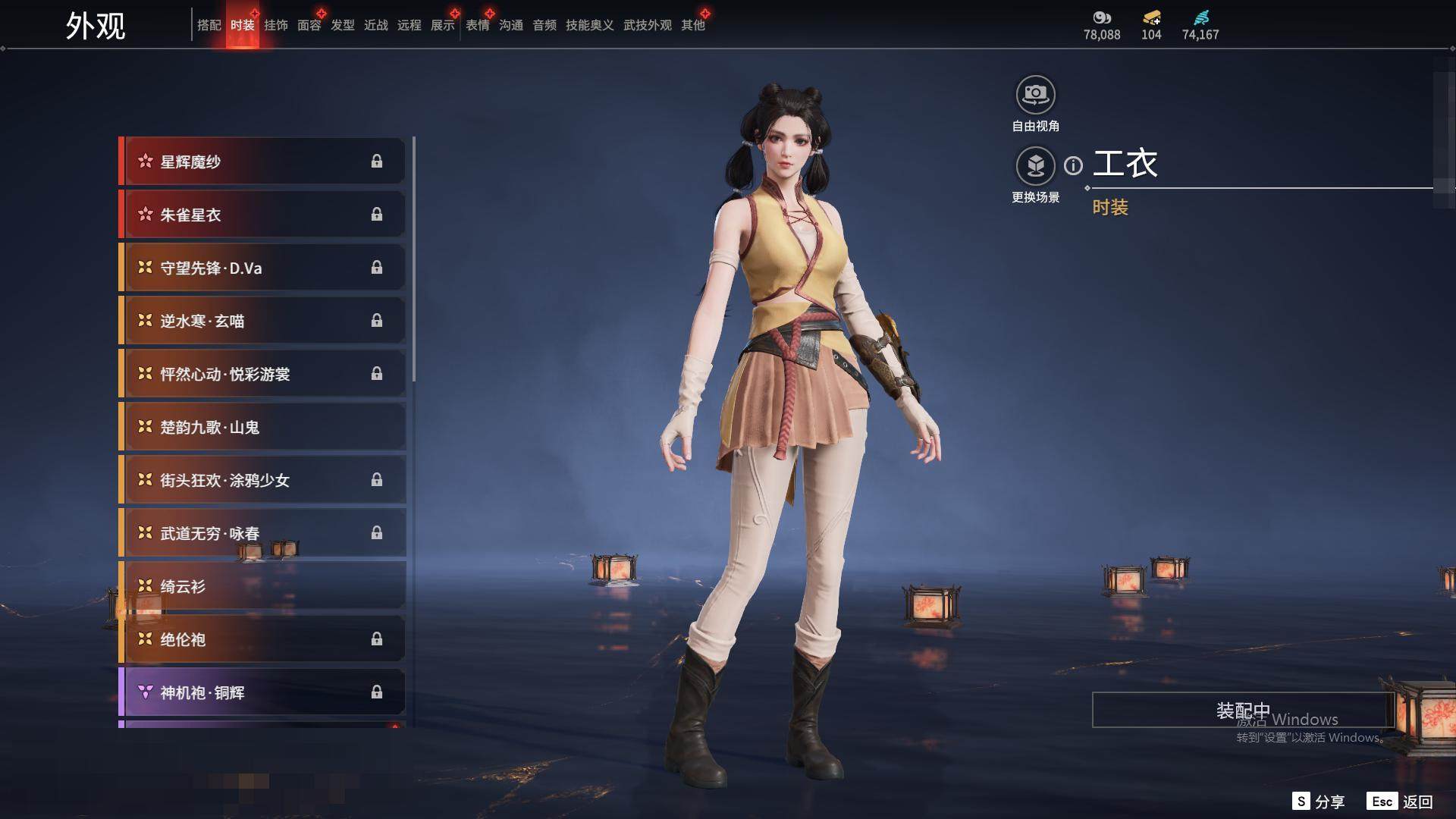The height and width of the screenshot is (819, 1456).
Task: Open the 挂饰 tab
Action: [275, 25]
